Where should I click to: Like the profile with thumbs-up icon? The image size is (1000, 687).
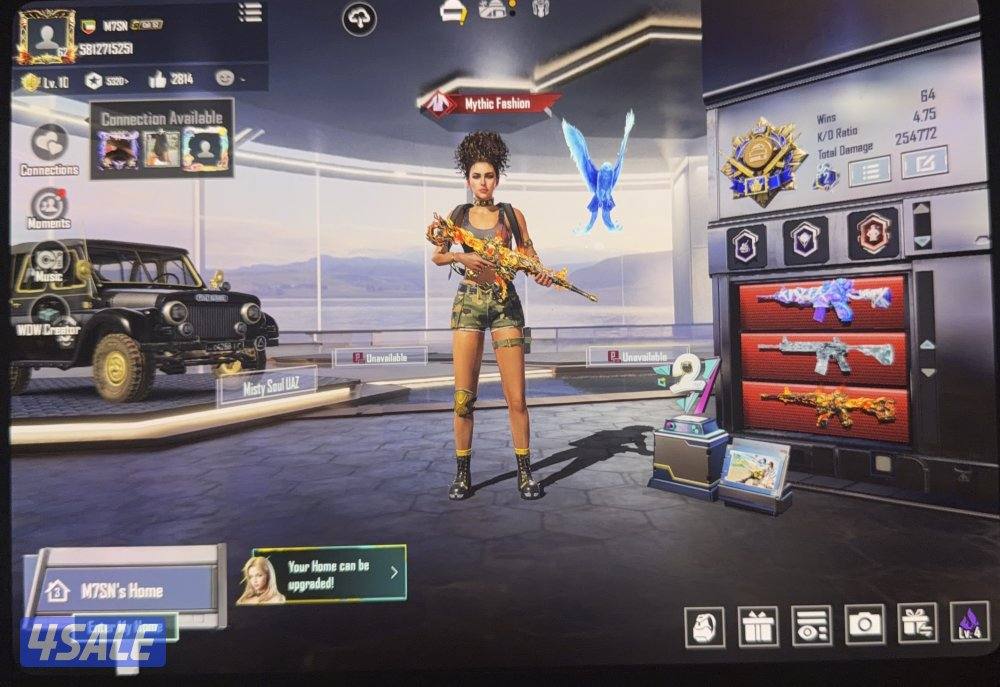[x=159, y=80]
